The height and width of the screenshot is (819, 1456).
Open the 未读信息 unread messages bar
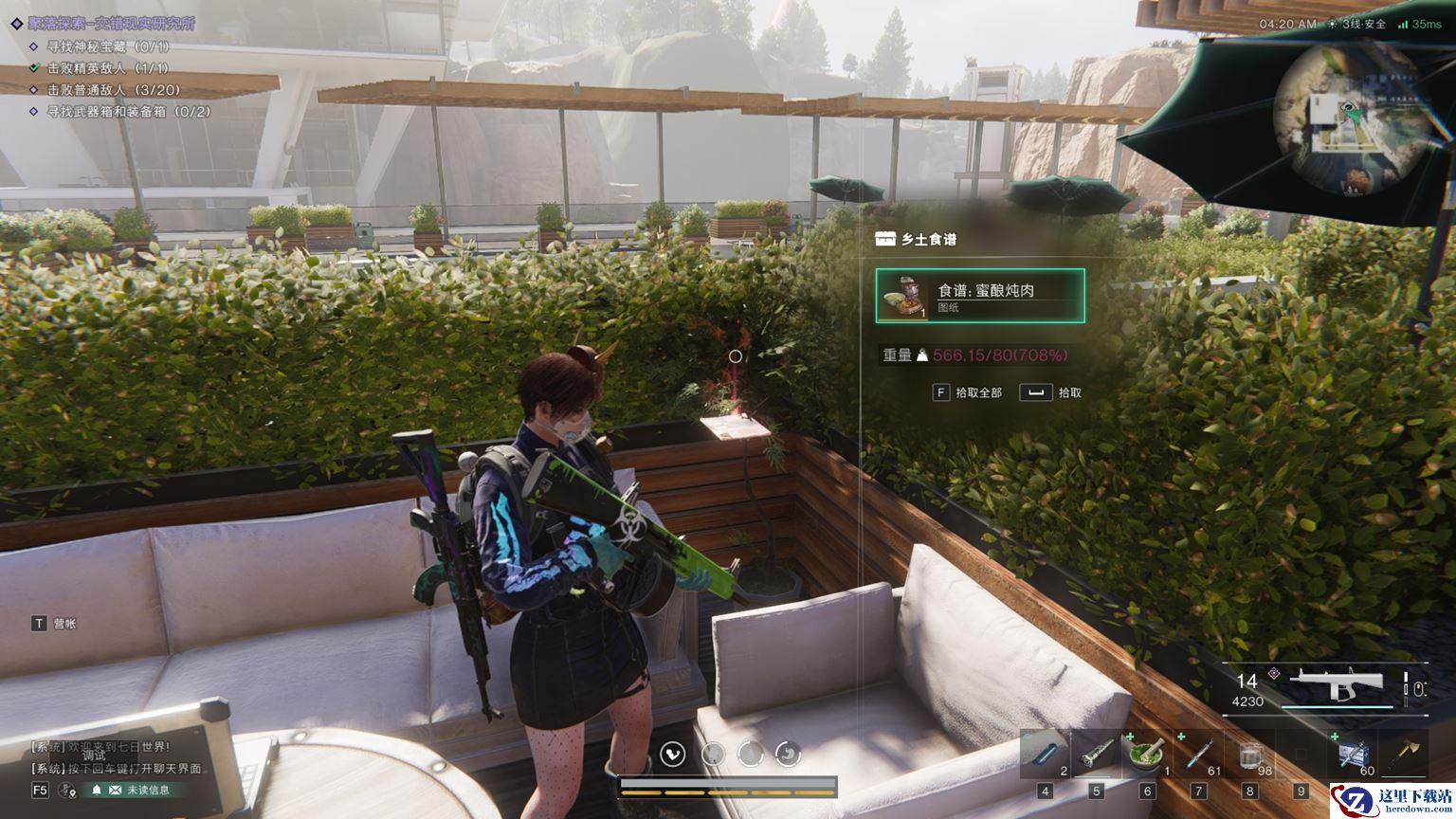139,790
